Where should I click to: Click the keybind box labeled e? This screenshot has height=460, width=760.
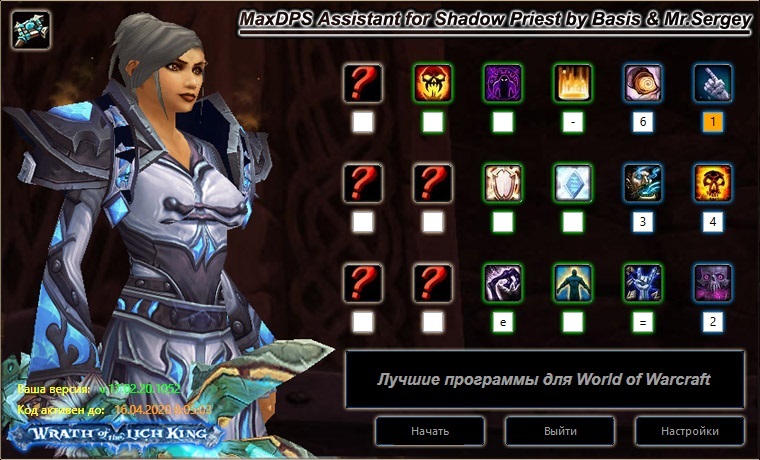(503, 322)
